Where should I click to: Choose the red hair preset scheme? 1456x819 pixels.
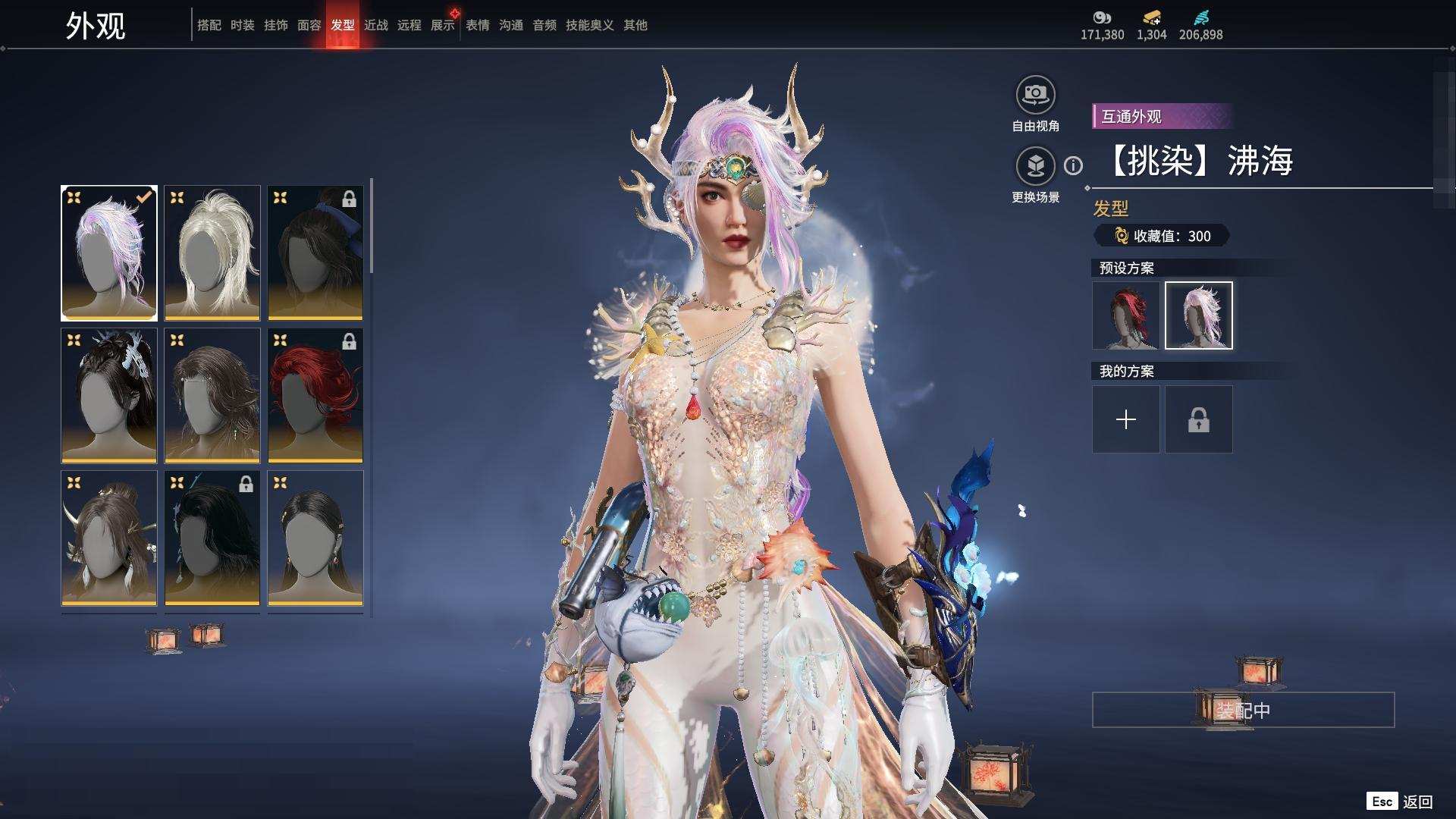1125,315
